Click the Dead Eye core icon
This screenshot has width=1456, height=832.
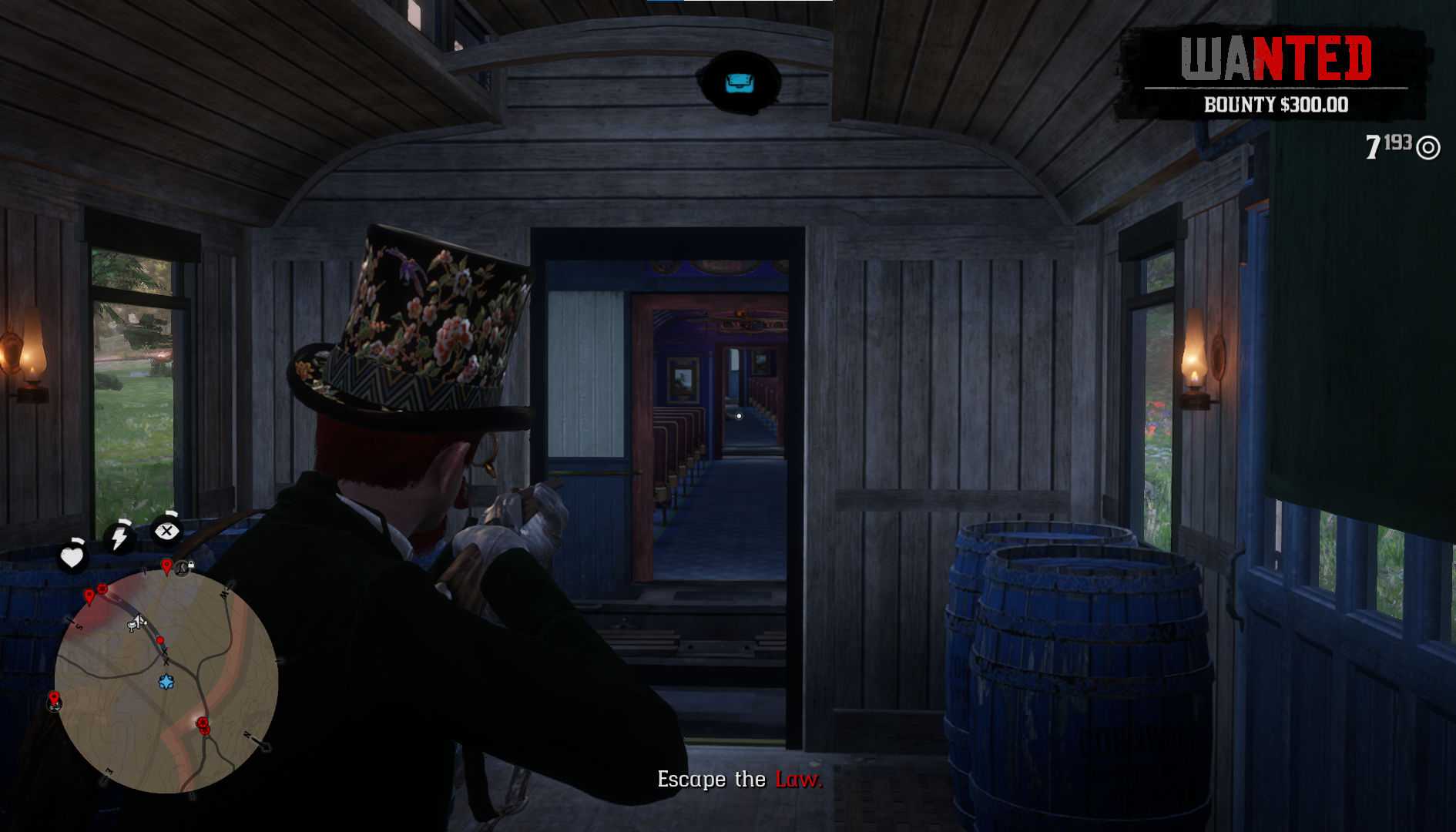[x=166, y=531]
